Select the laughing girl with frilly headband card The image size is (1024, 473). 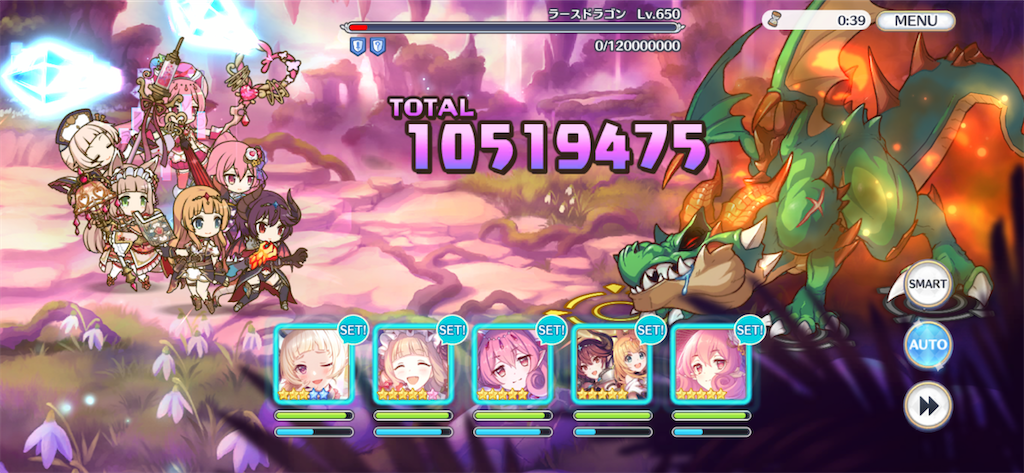pyautogui.click(x=412, y=364)
